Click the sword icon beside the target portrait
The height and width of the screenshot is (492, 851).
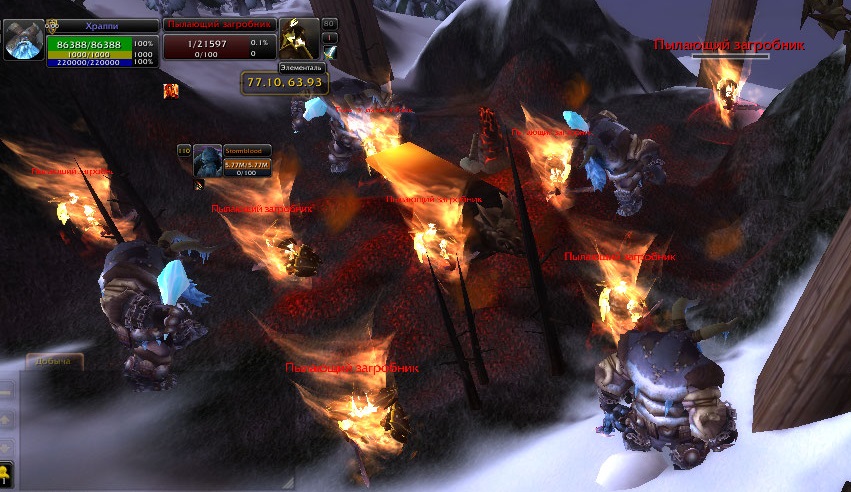330,52
